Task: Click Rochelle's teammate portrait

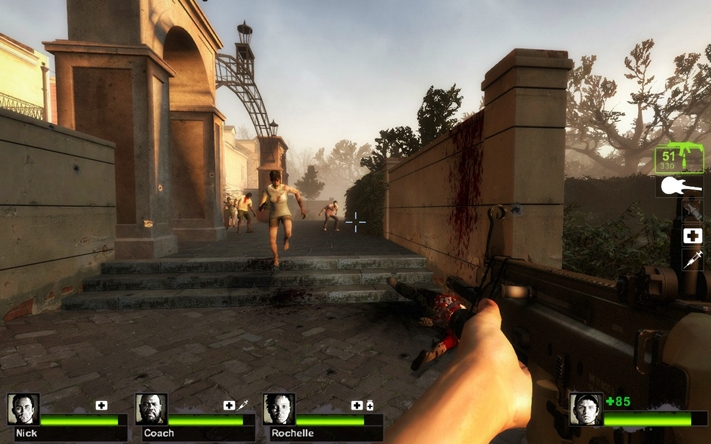Action: [x=279, y=408]
